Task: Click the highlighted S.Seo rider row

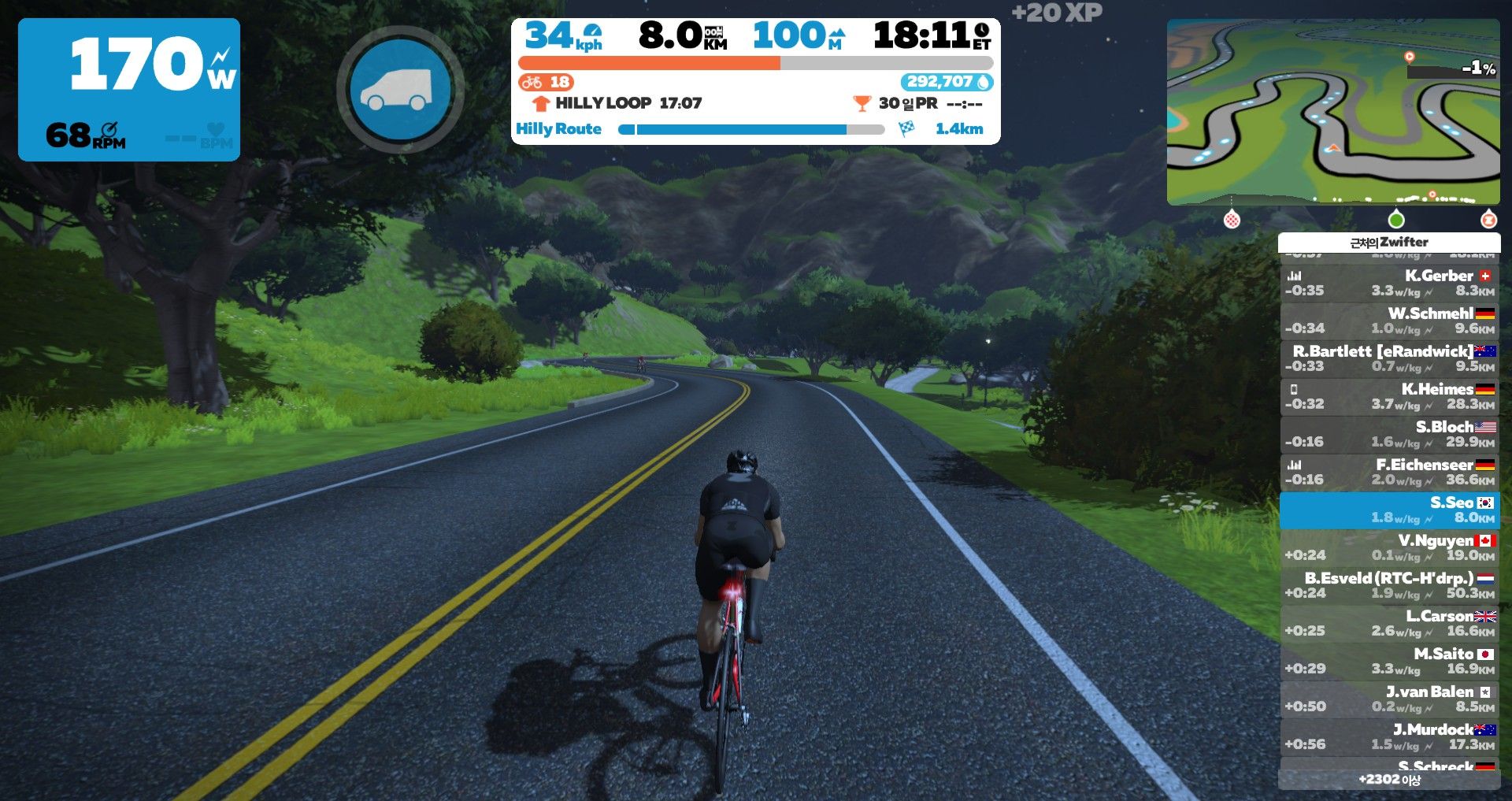Action: pos(1389,510)
